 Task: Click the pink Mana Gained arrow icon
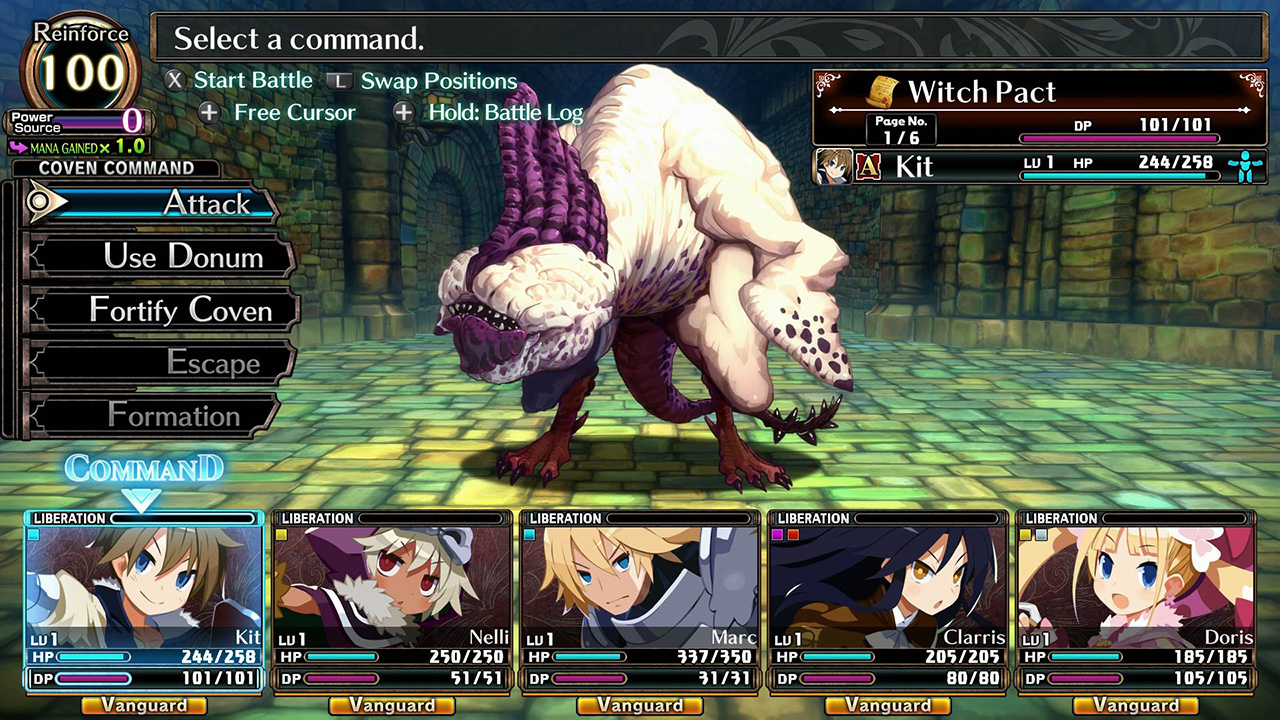(18, 146)
